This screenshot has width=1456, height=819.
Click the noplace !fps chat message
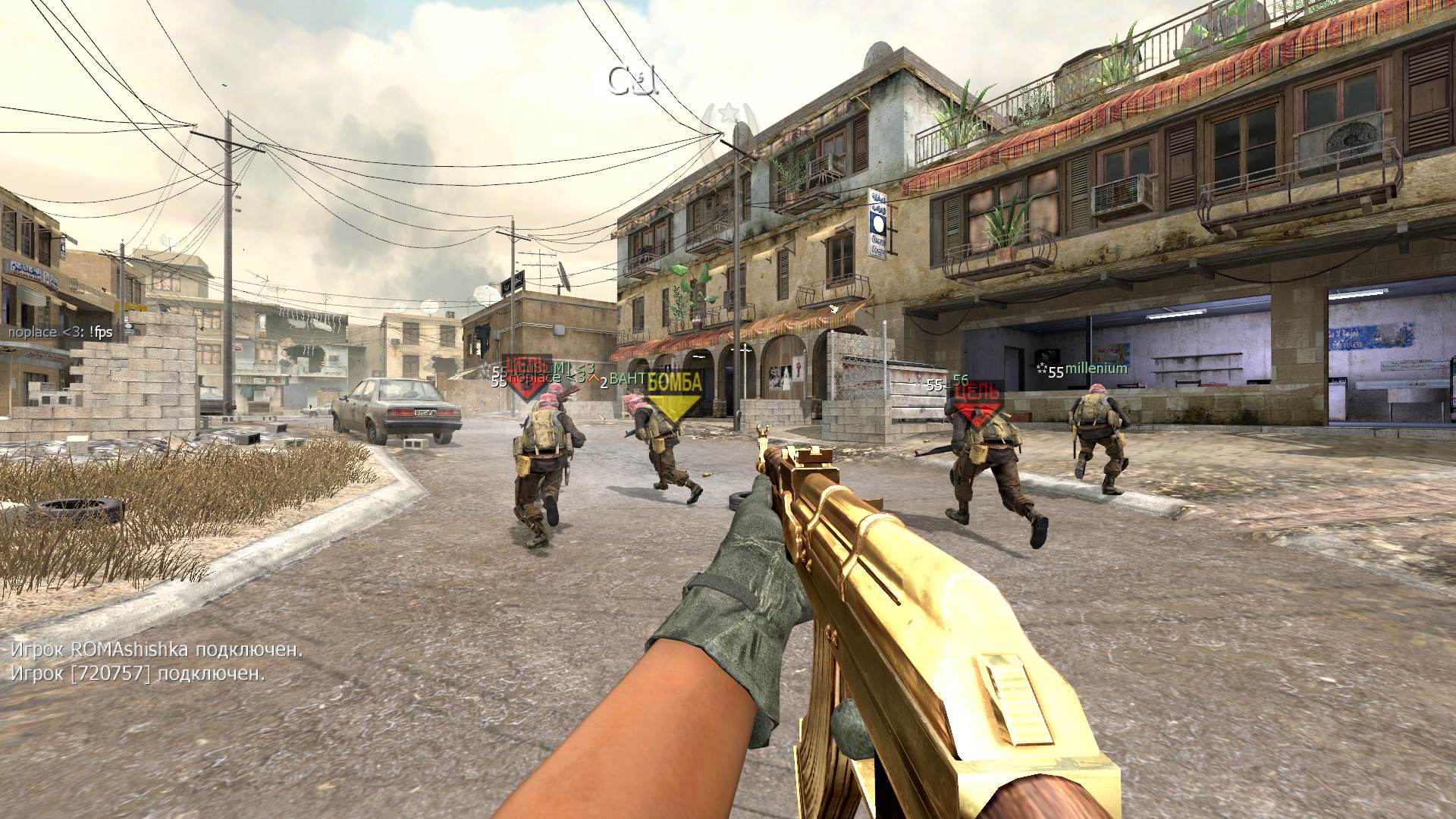[61, 331]
